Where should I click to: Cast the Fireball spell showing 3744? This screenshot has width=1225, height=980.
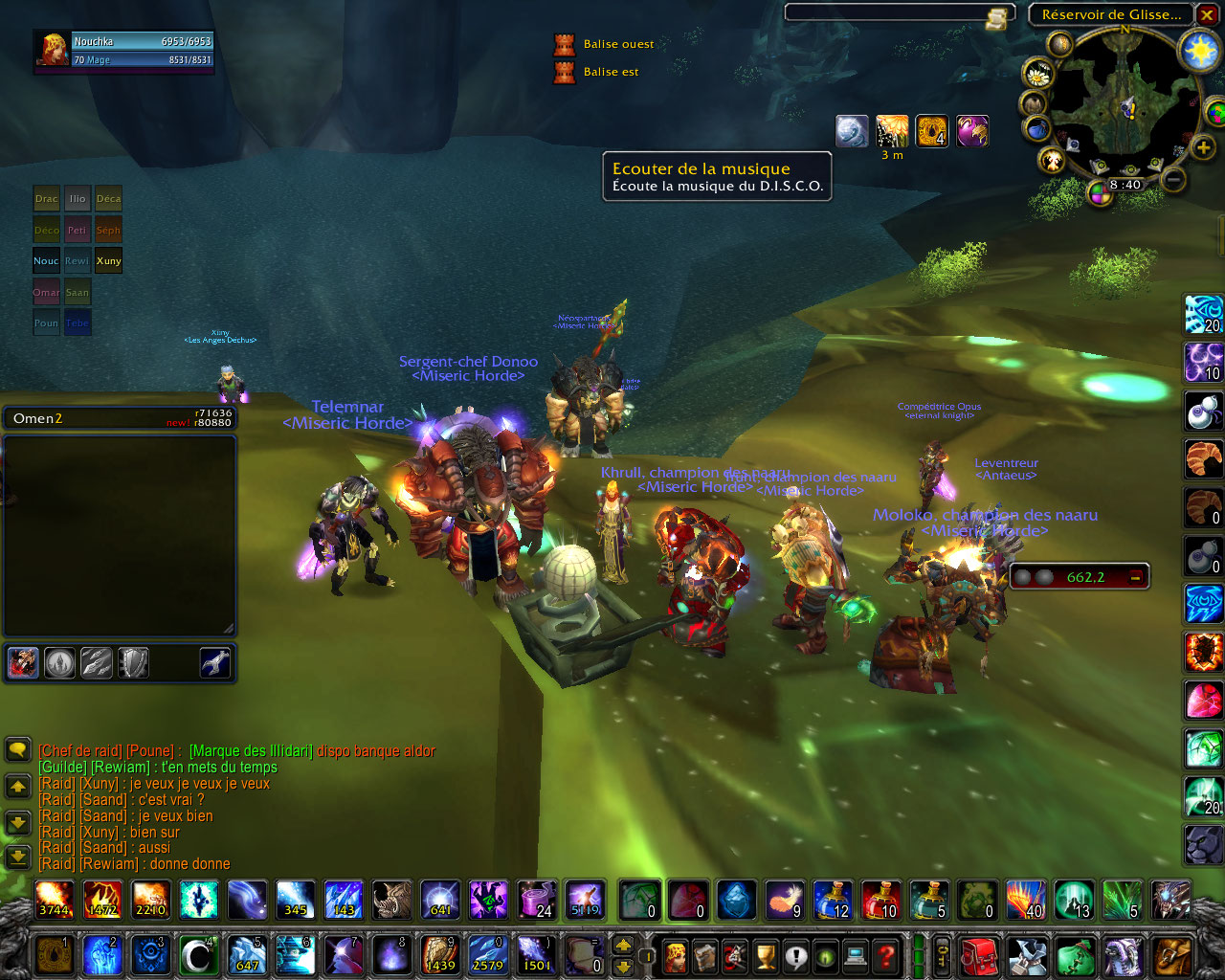tap(54, 900)
